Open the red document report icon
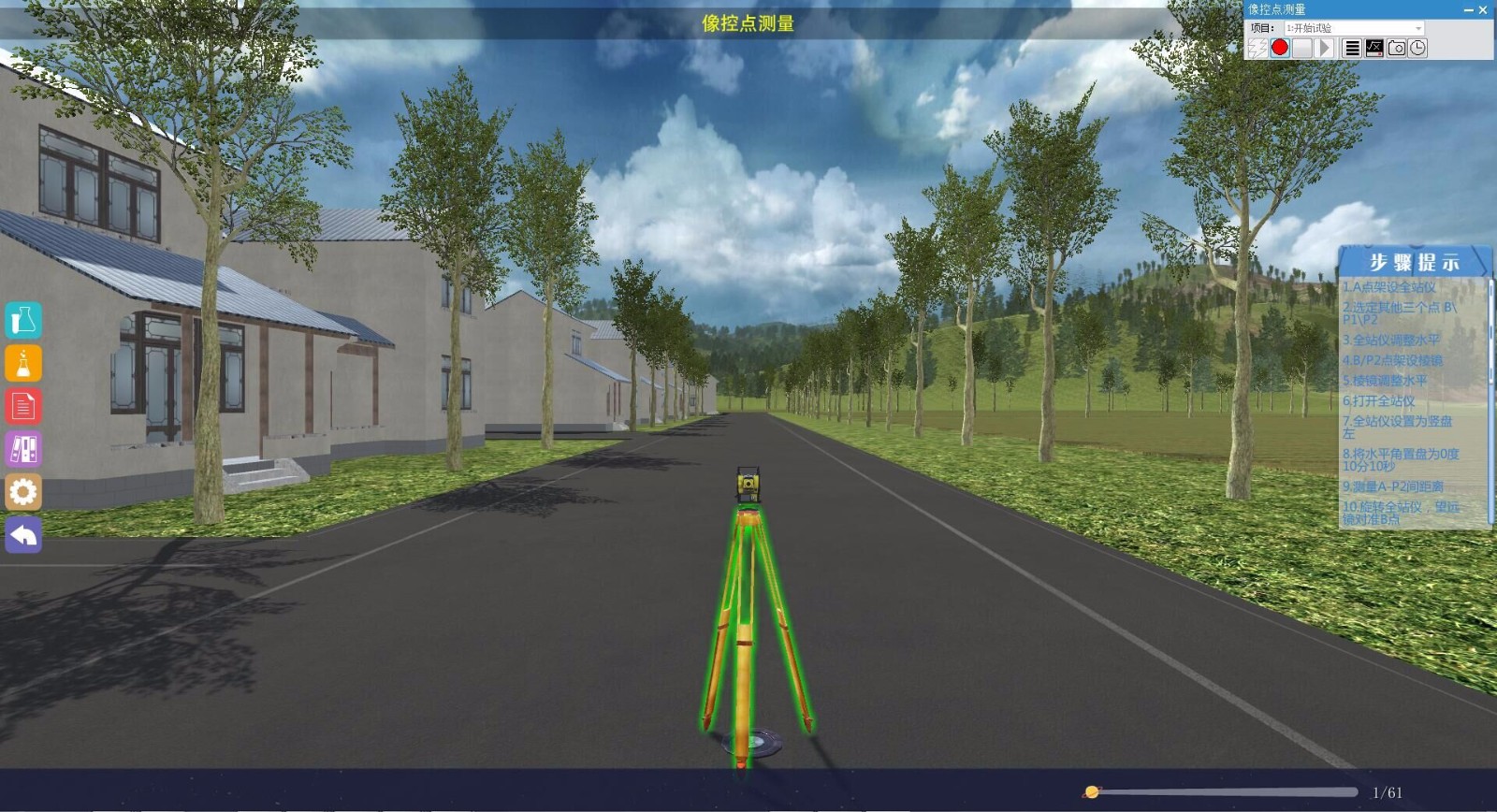The image size is (1497, 812). pos(23,407)
